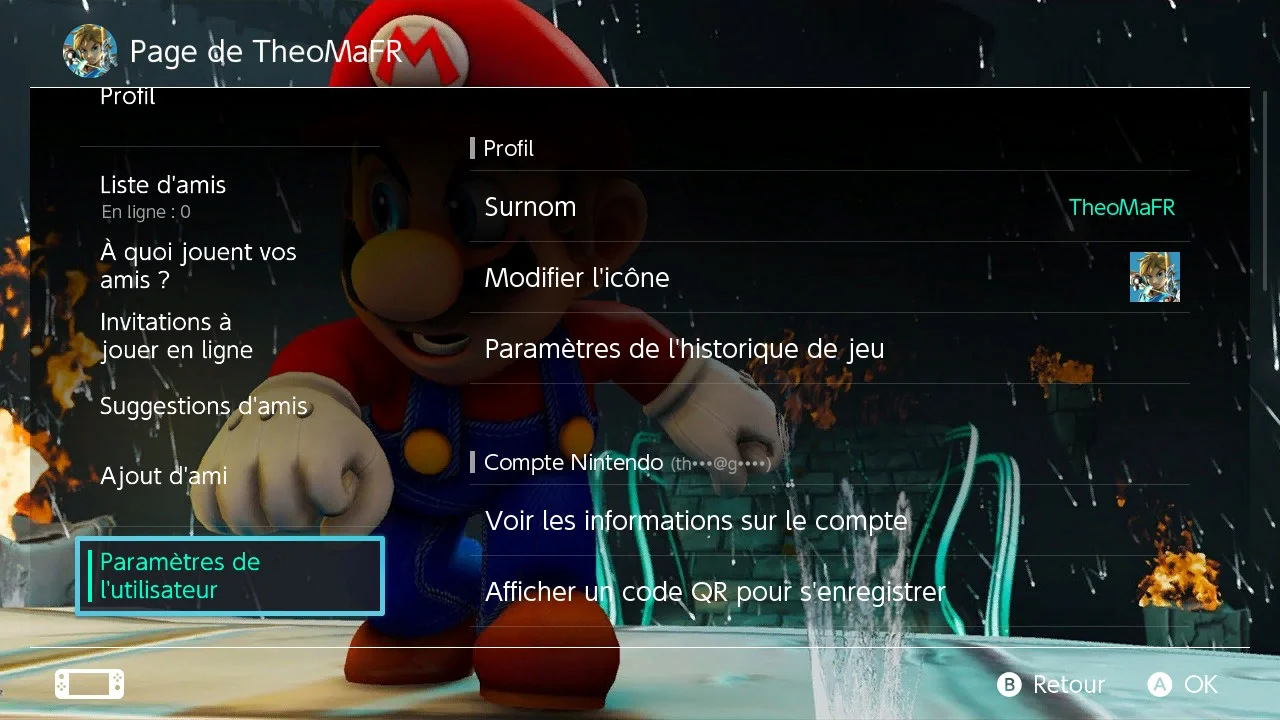Select Ajout d'ami
The height and width of the screenshot is (720, 1280).
tap(163, 476)
